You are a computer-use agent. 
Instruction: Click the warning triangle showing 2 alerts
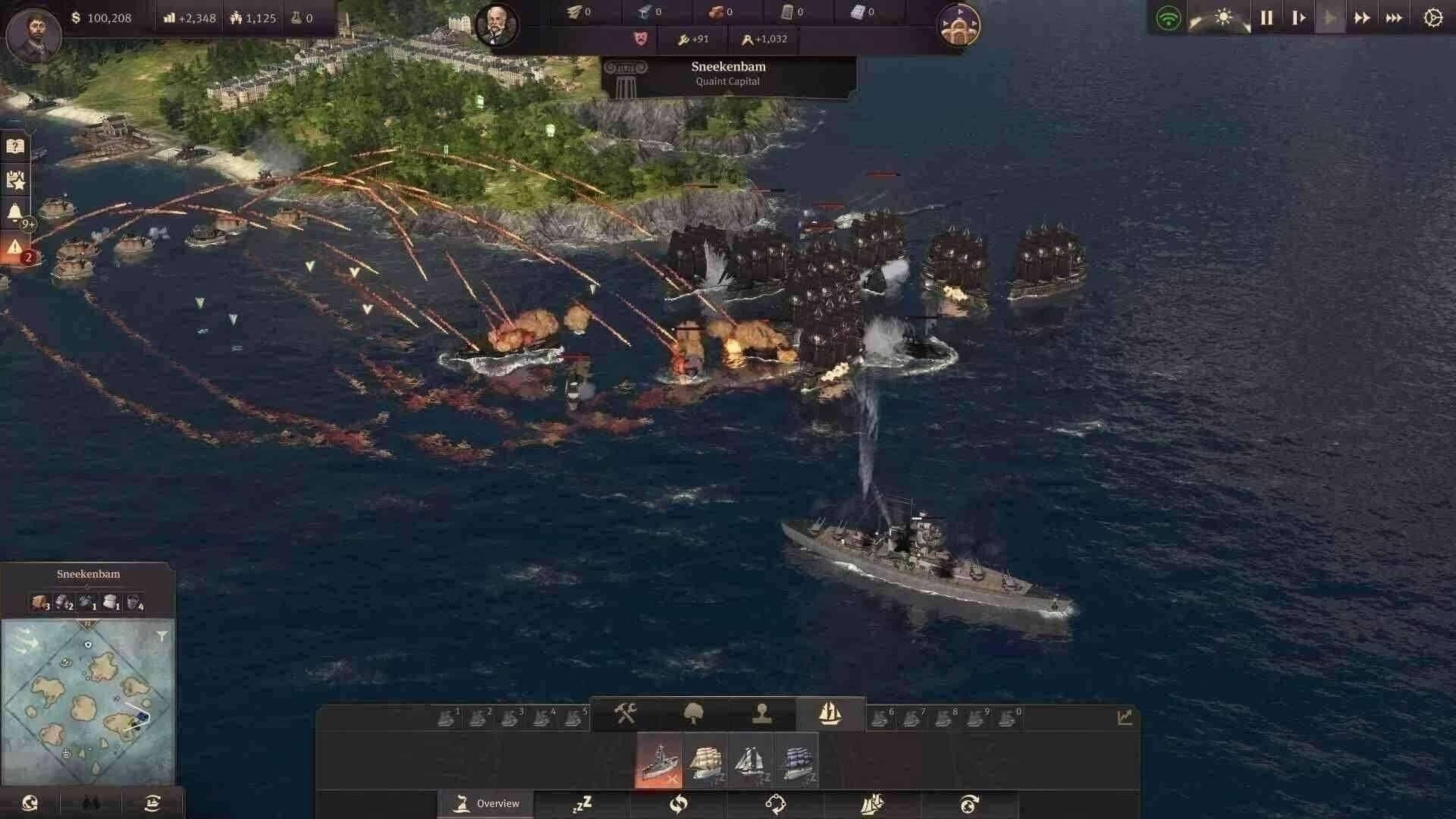tap(15, 246)
